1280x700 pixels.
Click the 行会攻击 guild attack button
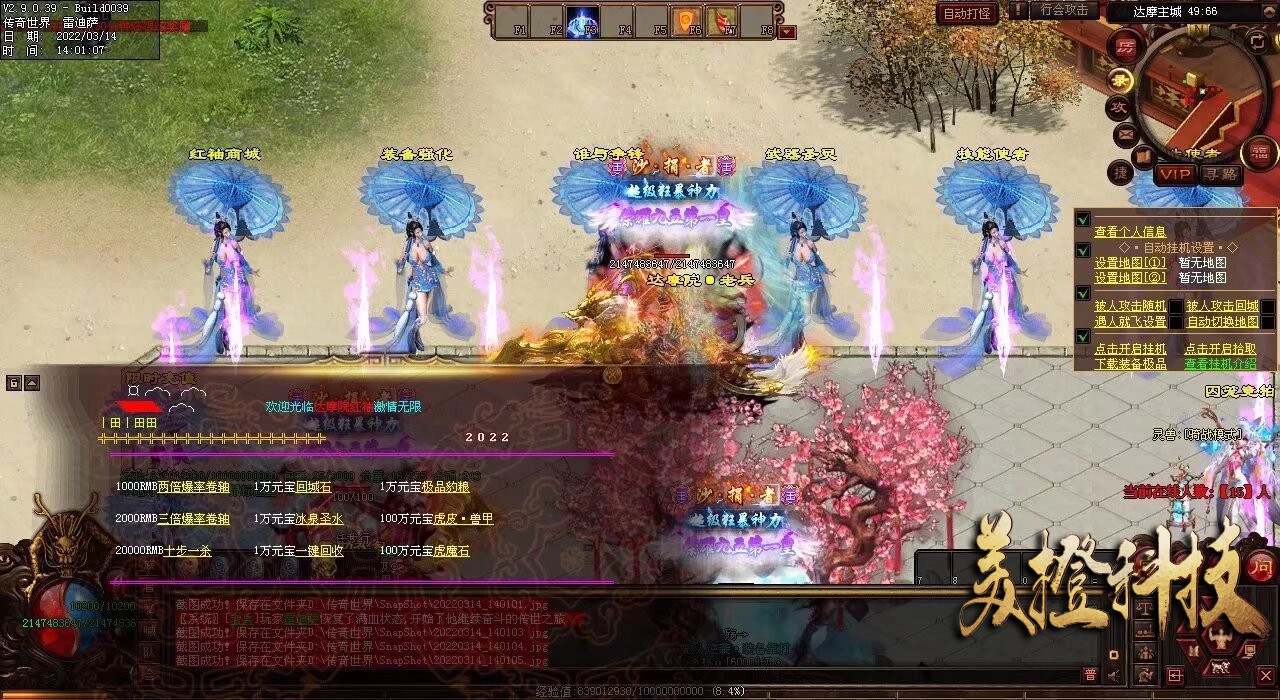(1063, 10)
